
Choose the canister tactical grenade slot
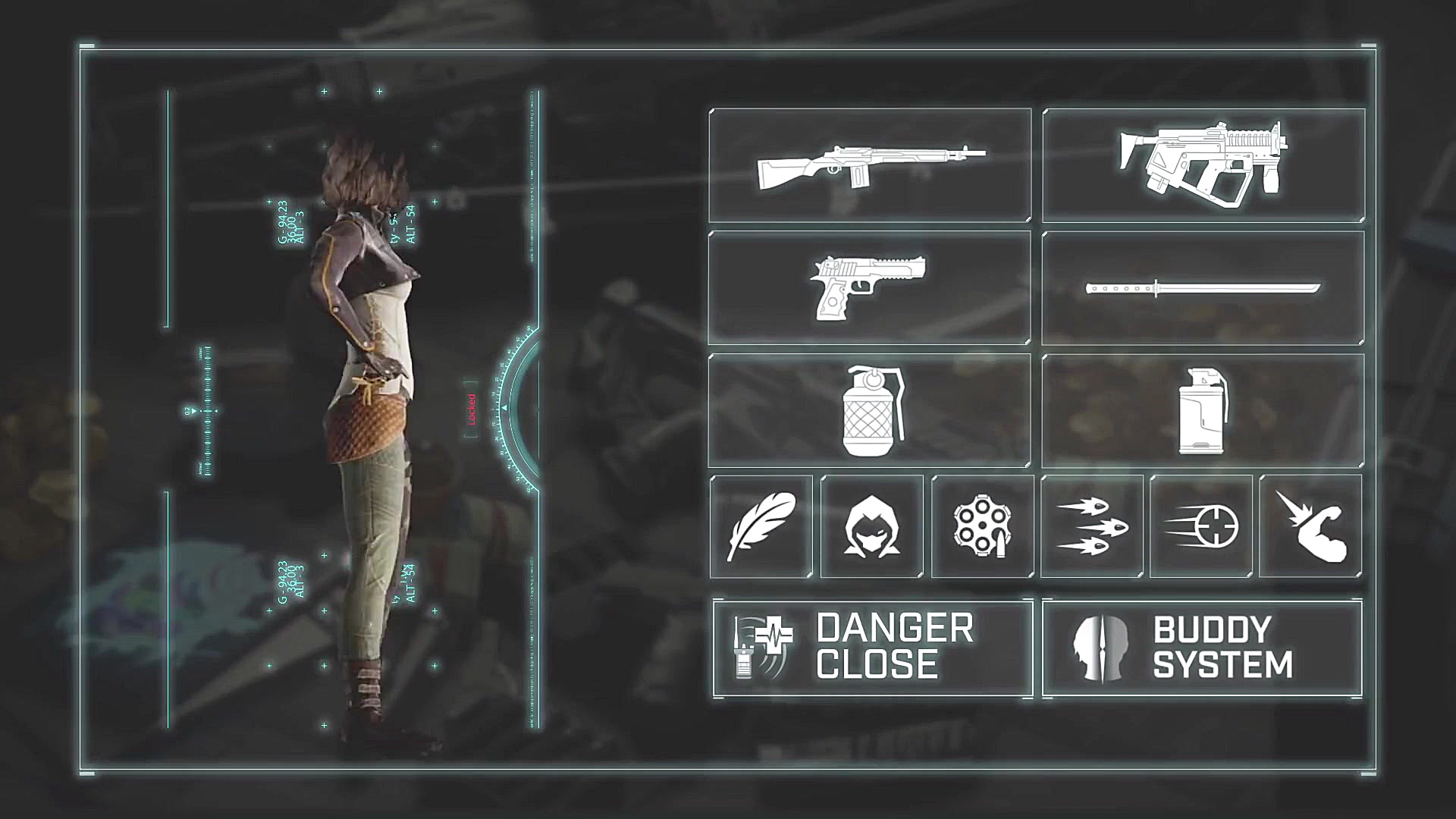(1203, 411)
